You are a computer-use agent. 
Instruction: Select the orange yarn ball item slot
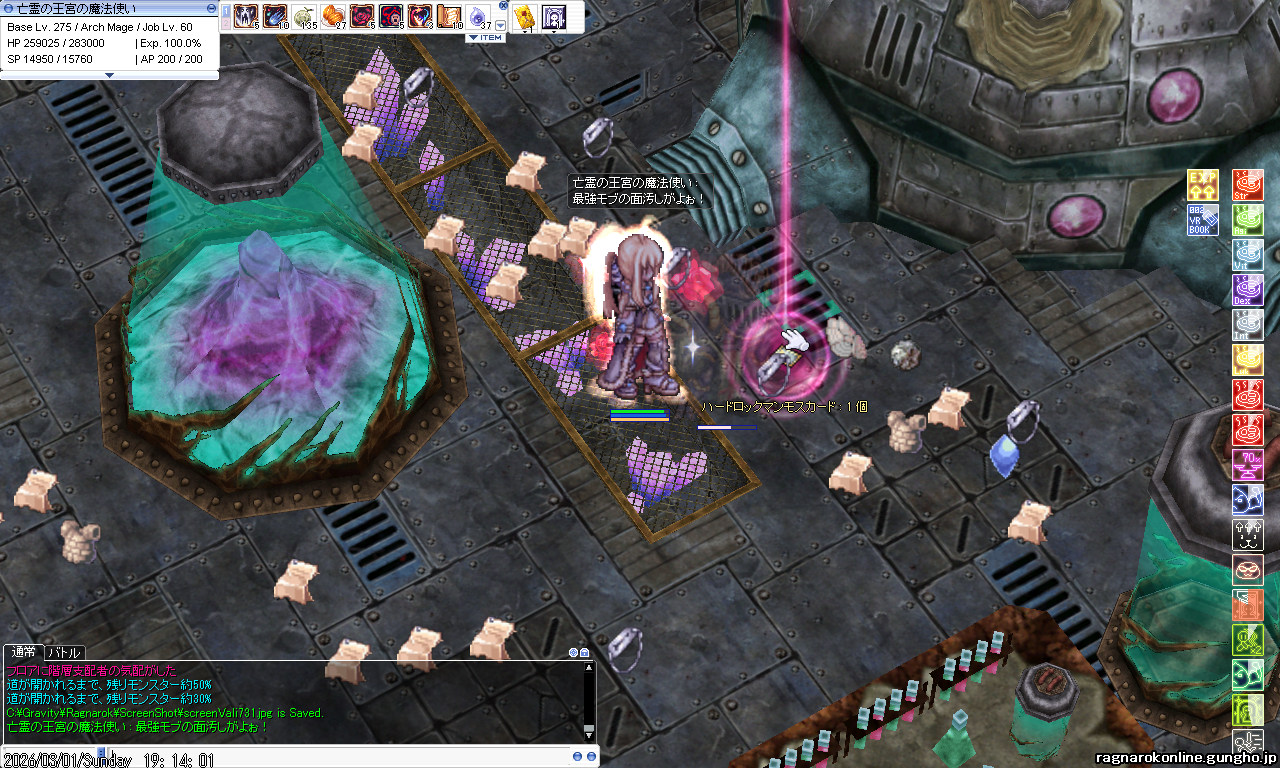click(333, 15)
